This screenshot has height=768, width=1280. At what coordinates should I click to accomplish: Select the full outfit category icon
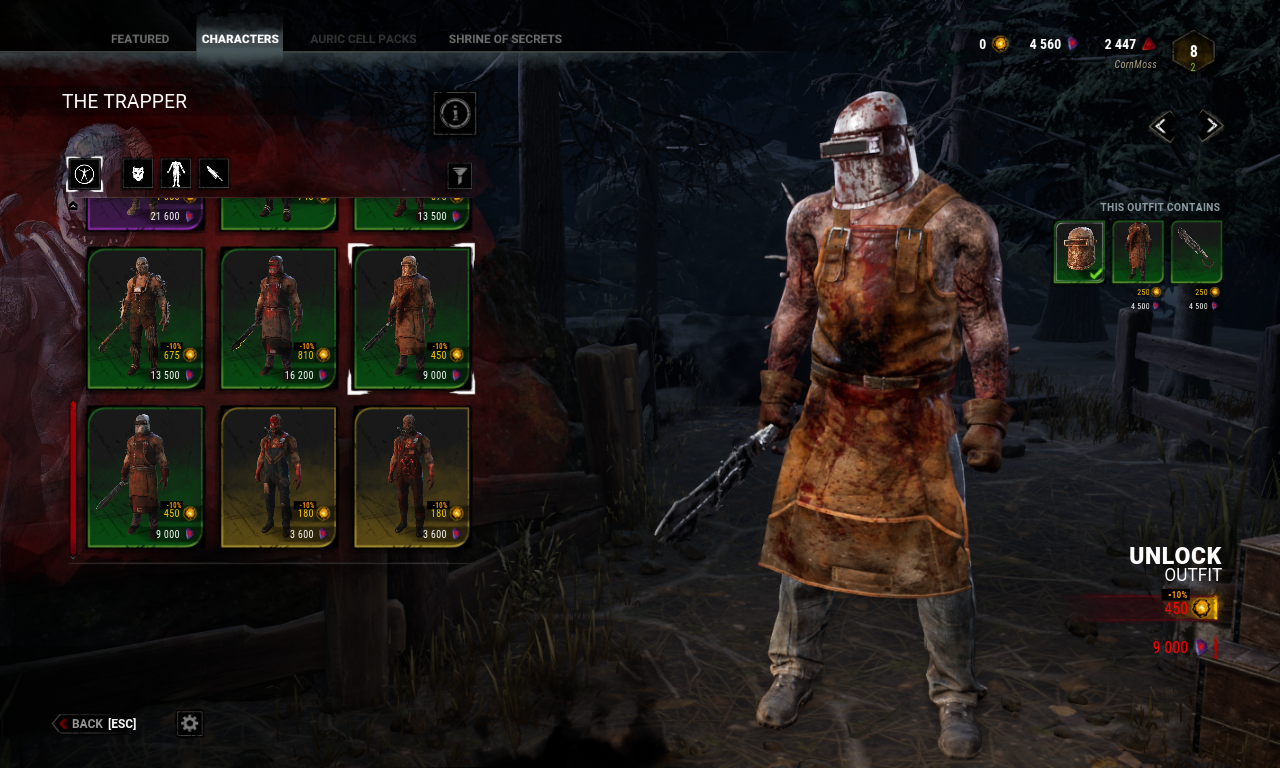click(x=84, y=173)
